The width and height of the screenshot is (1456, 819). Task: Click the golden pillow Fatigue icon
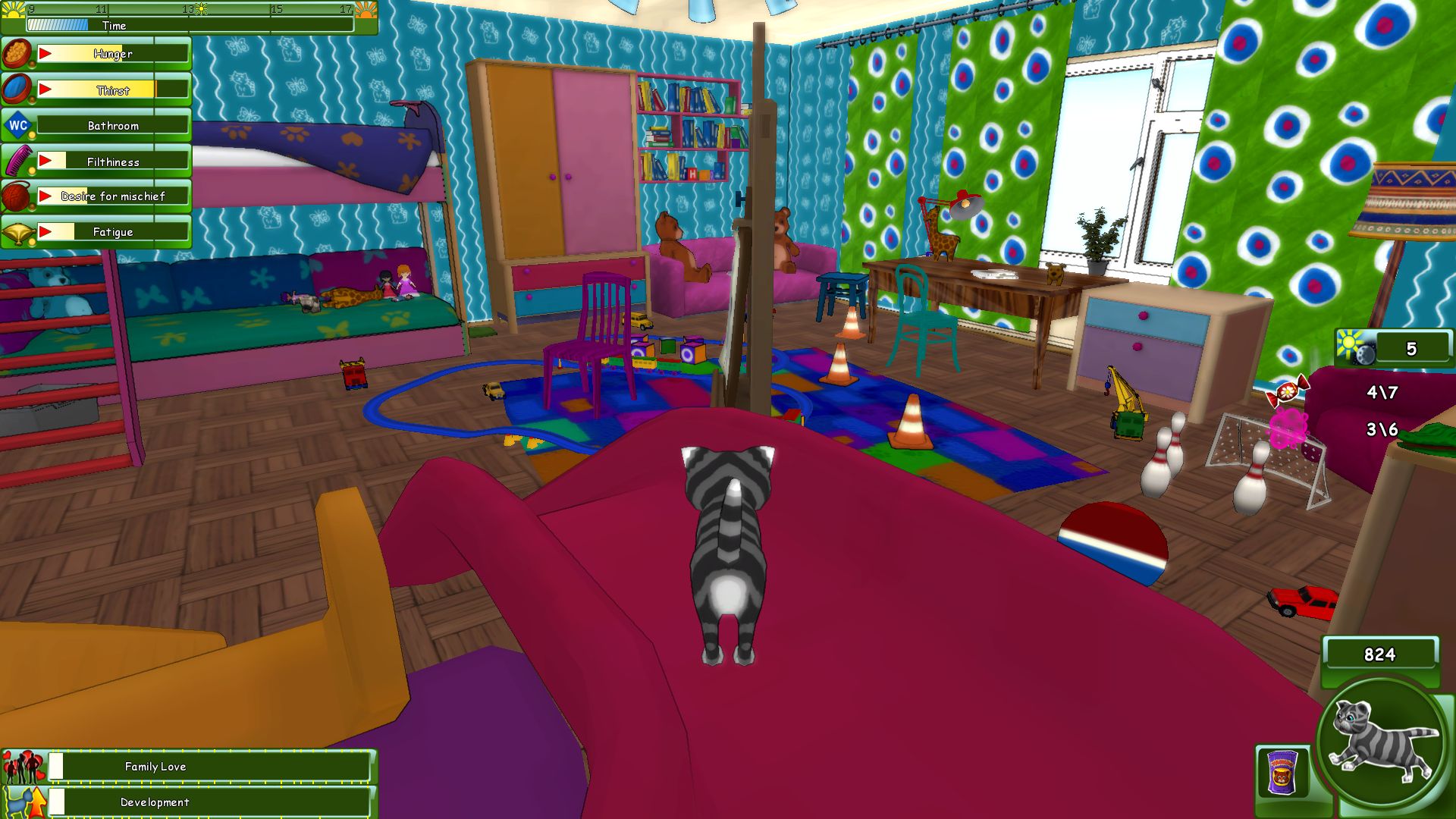(x=18, y=232)
